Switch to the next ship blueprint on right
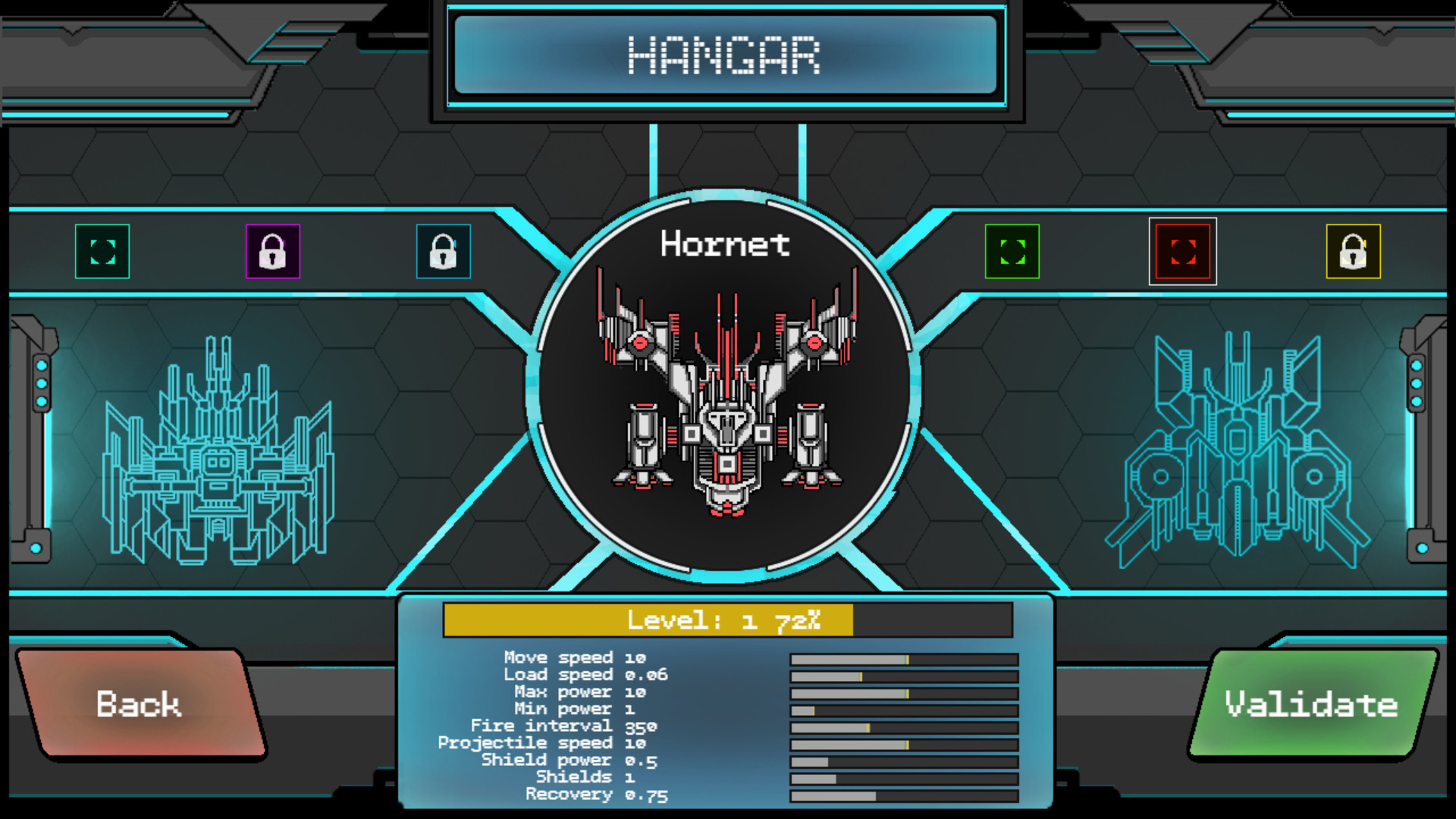The height and width of the screenshot is (819, 1456). [1238, 451]
